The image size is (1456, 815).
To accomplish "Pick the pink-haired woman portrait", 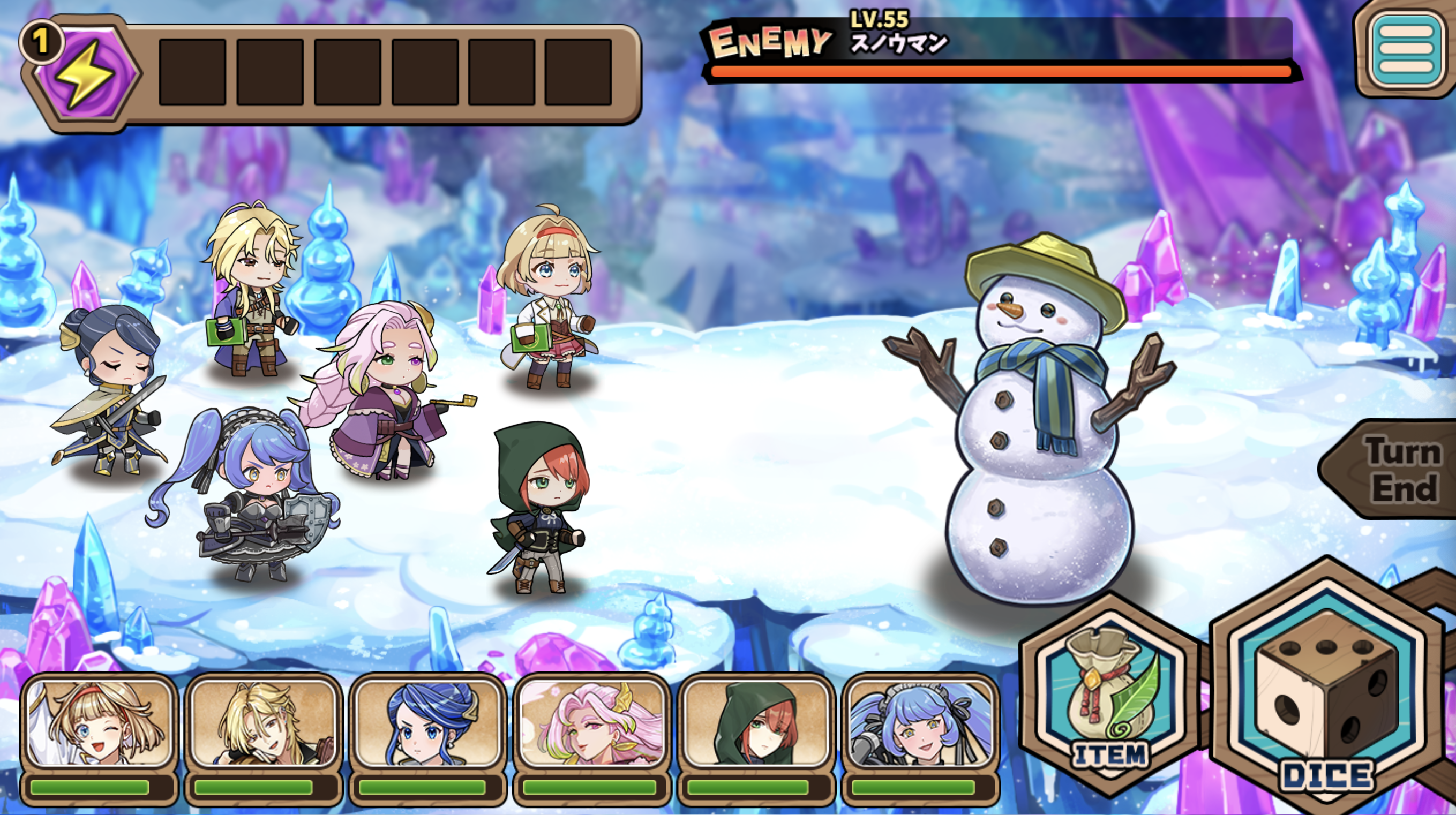I will click(592, 725).
